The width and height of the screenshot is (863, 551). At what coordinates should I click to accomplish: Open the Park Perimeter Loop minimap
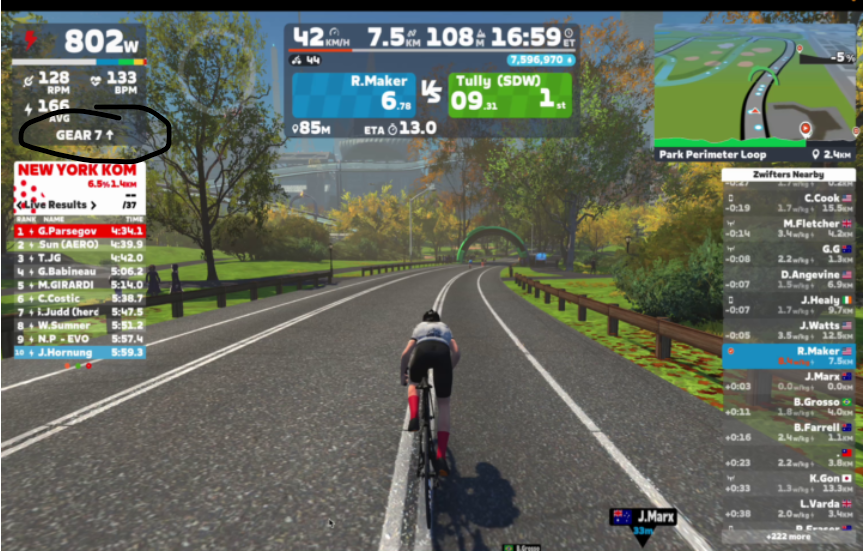pyautogui.click(x=755, y=83)
